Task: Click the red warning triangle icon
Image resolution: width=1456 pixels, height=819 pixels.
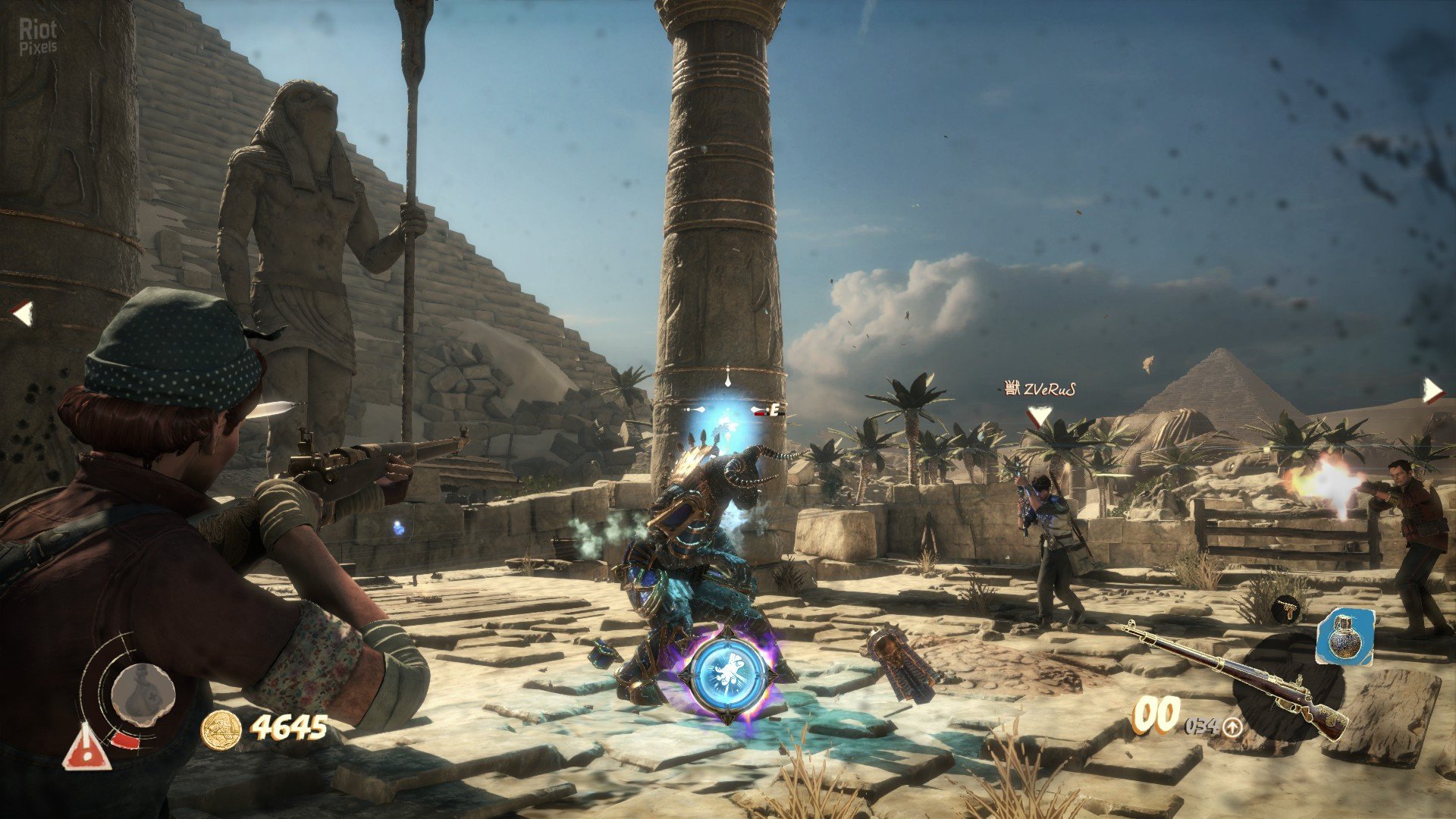Action: tap(87, 748)
